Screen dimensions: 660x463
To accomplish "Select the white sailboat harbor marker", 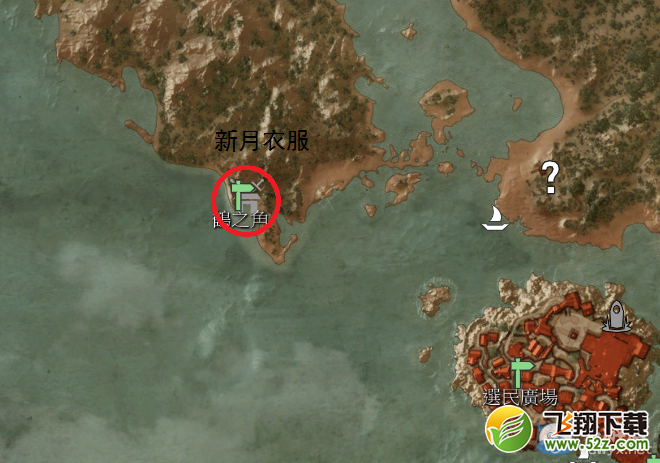I will (495, 217).
